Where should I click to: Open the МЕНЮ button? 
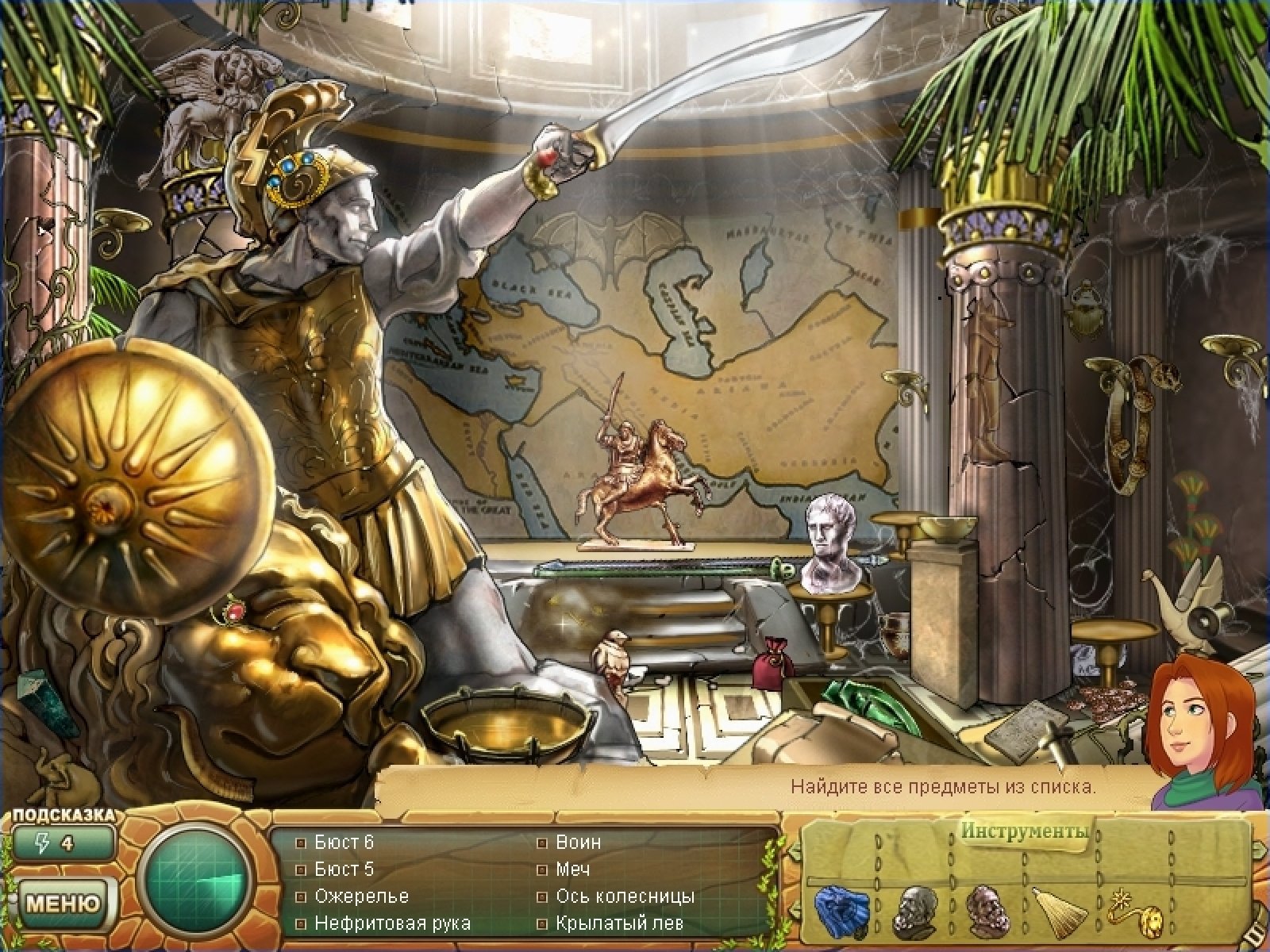(x=63, y=903)
